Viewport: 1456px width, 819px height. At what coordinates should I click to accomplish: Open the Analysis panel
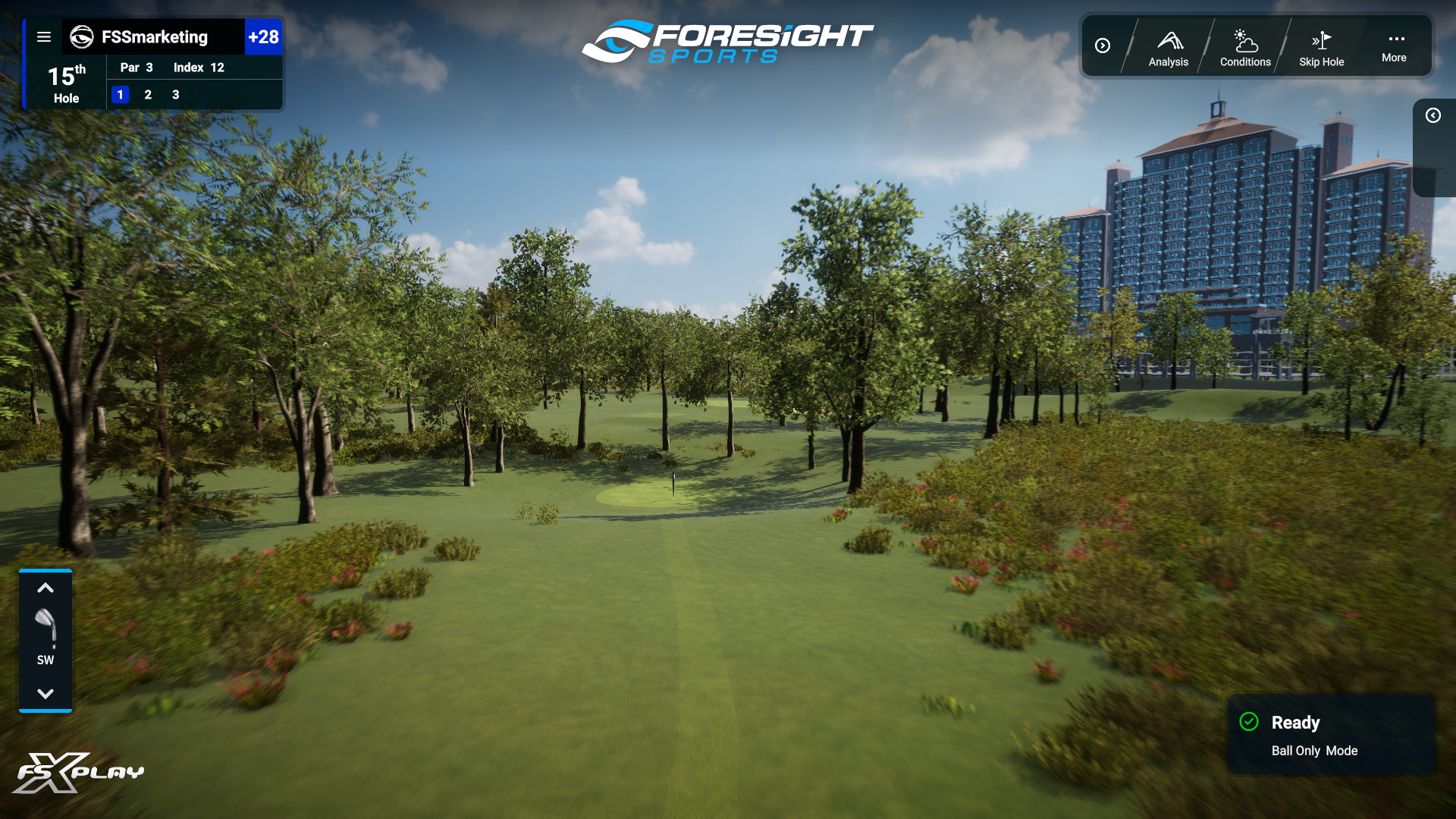pos(1168,45)
